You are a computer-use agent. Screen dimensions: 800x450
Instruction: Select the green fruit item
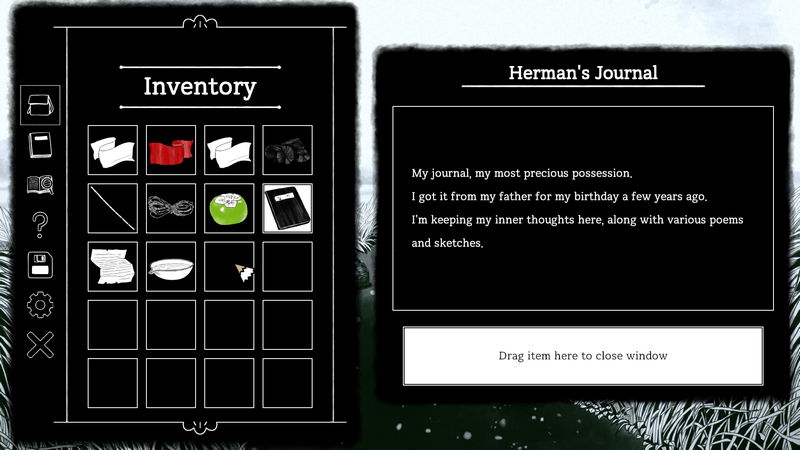coord(229,208)
